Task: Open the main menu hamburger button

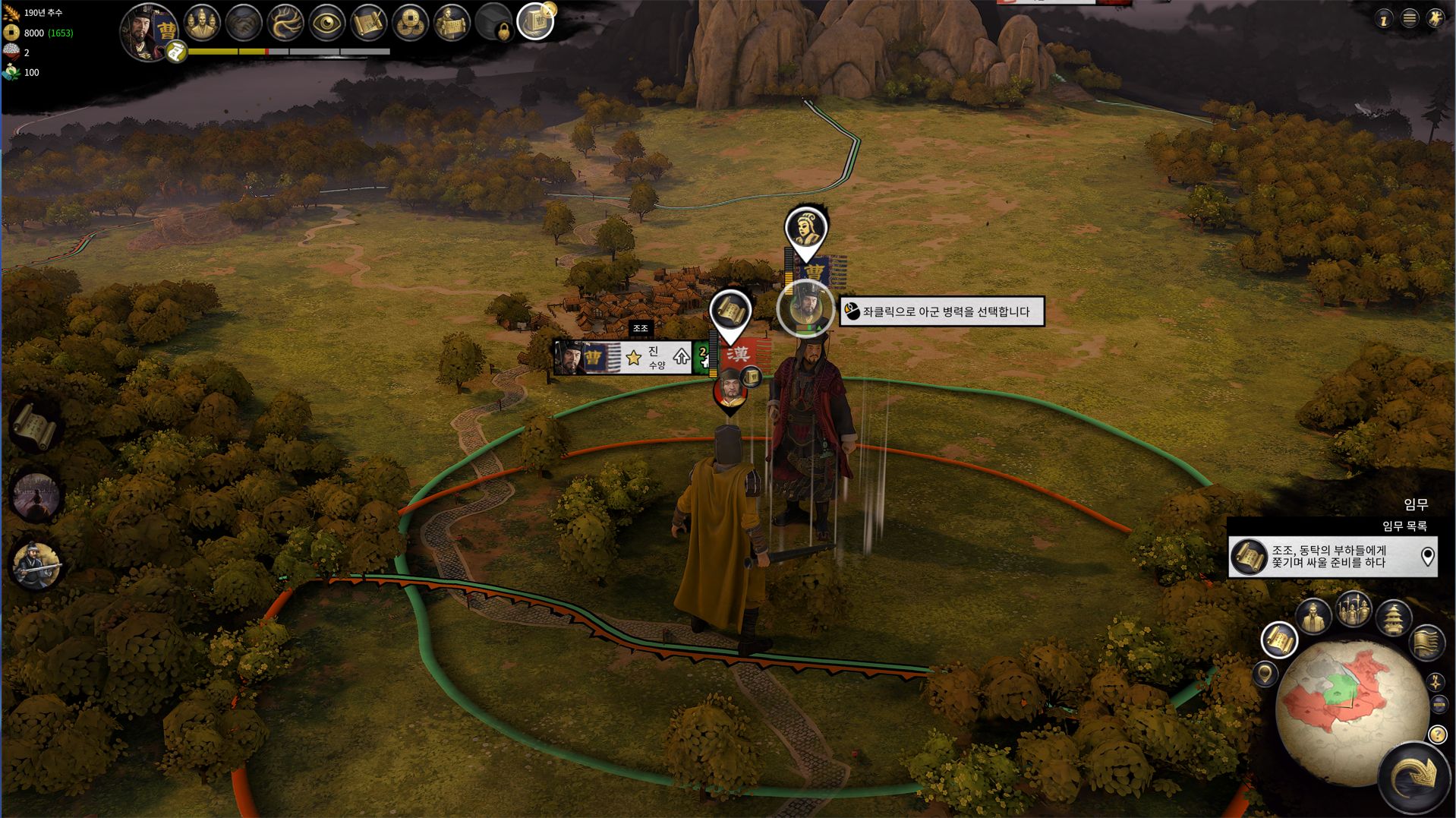Action: 1410,19
